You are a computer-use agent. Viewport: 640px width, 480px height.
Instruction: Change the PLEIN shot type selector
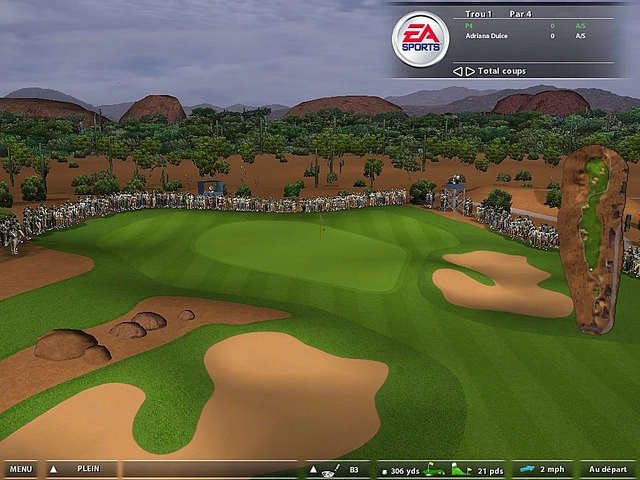point(88,469)
